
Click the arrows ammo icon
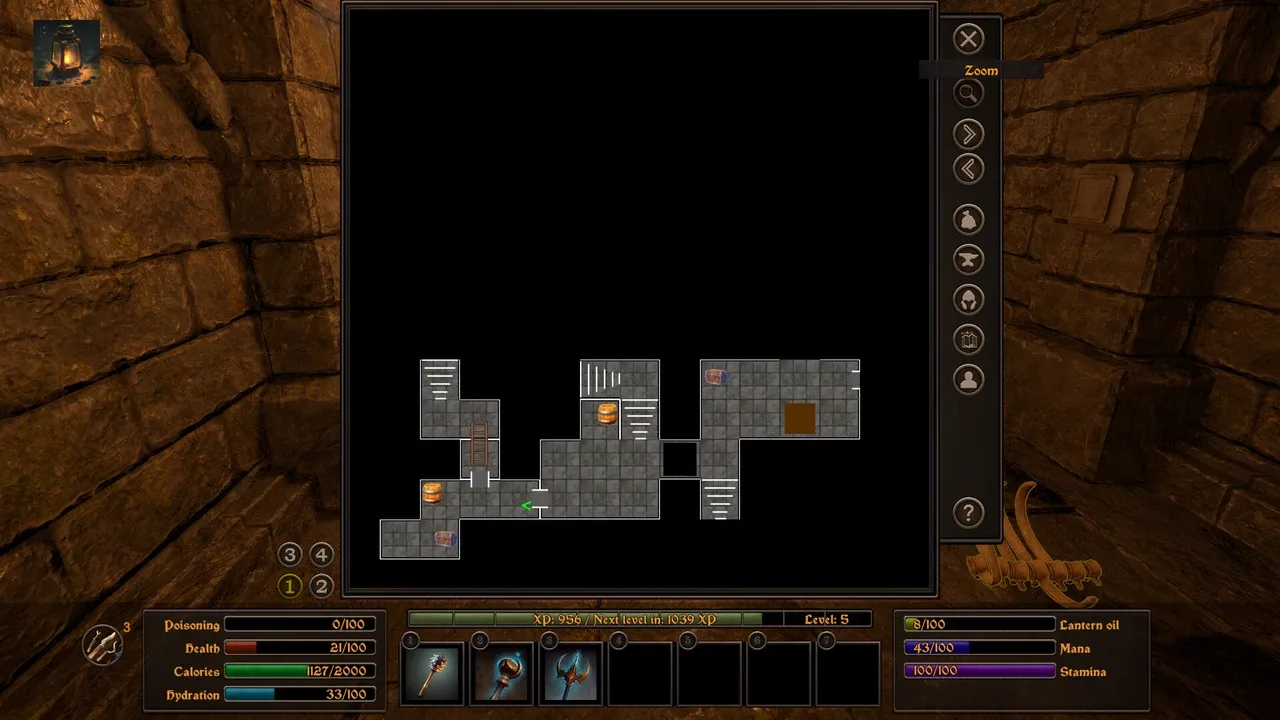(x=103, y=645)
